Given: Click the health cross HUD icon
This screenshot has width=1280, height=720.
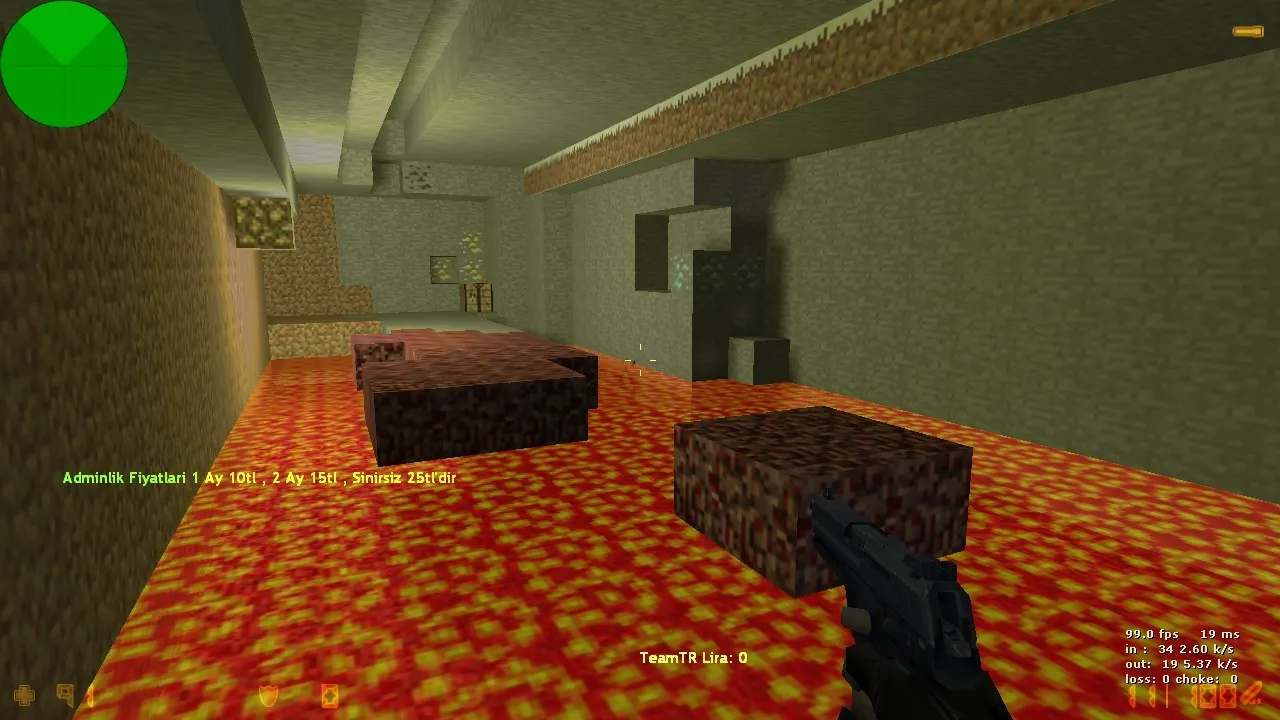Looking at the screenshot, I should pos(22,696).
